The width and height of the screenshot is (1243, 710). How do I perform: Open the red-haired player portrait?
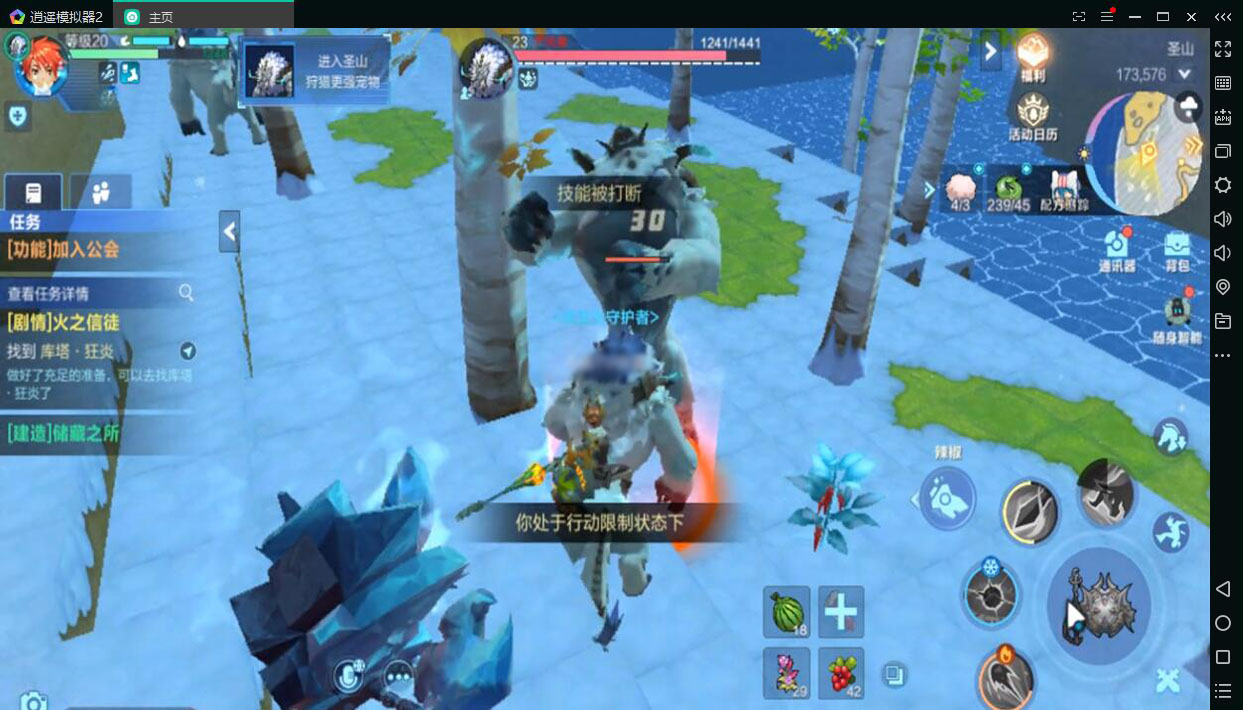pos(41,63)
